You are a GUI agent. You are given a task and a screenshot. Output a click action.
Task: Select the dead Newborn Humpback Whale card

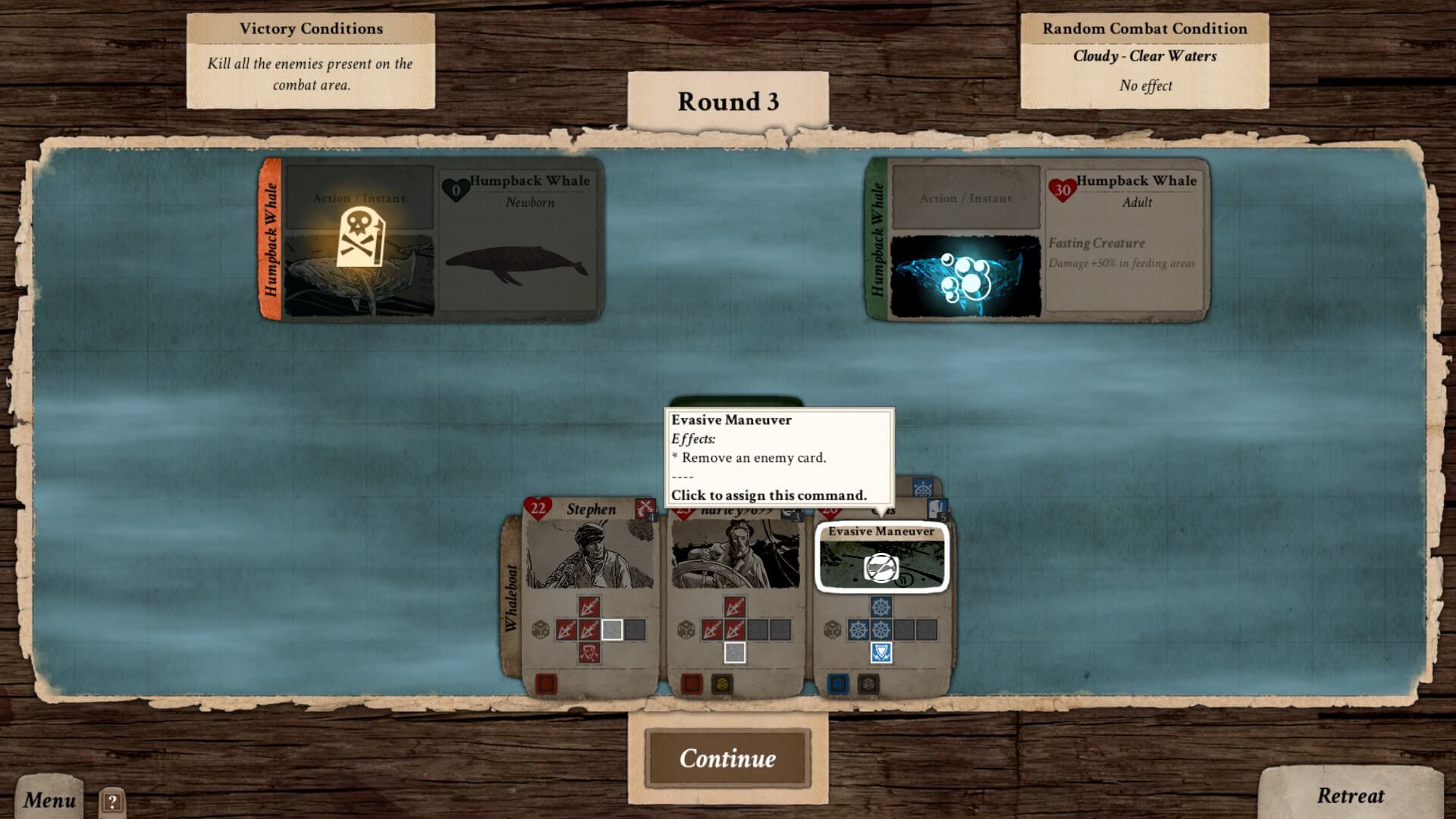coord(431,240)
